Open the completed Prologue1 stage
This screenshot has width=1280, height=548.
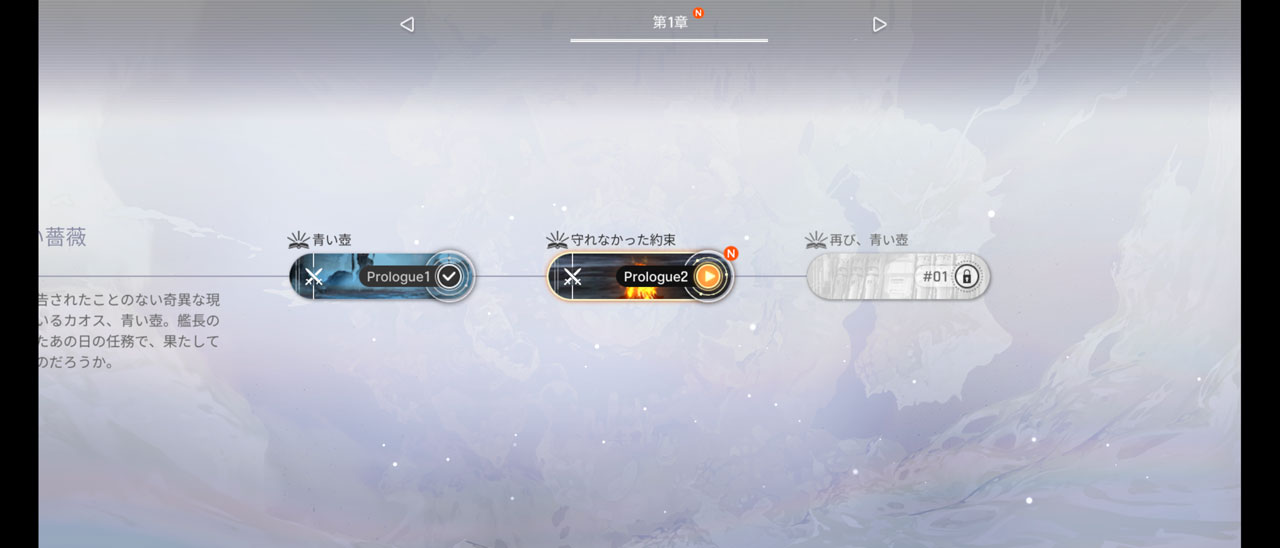coord(380,276)
